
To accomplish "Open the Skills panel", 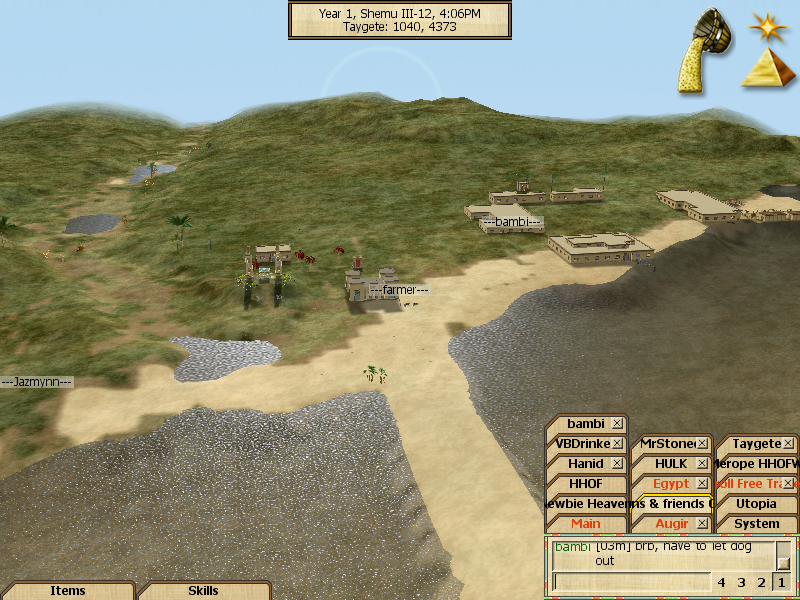I will coord(203,591).
